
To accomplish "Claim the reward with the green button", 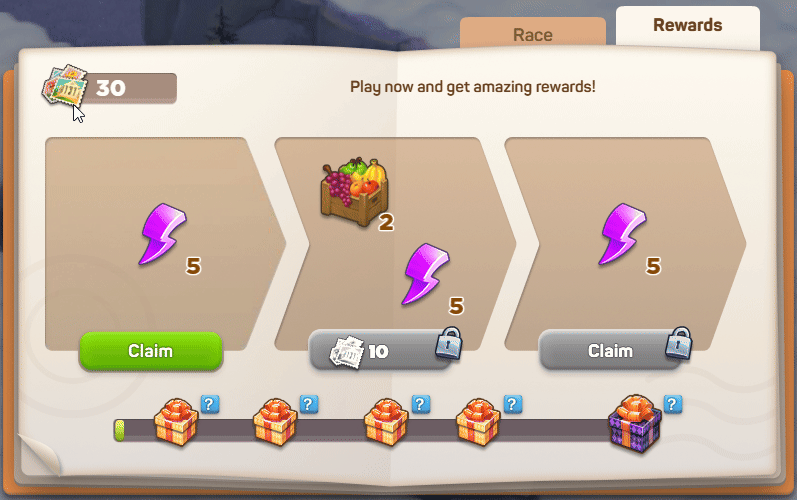I will point(150,351).
